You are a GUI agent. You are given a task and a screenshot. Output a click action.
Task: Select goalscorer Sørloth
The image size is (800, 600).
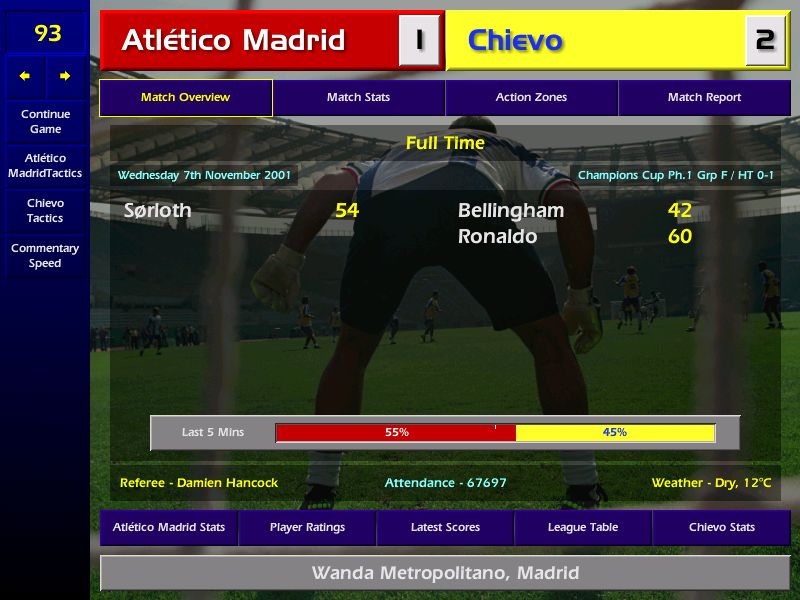pos(158,210)
